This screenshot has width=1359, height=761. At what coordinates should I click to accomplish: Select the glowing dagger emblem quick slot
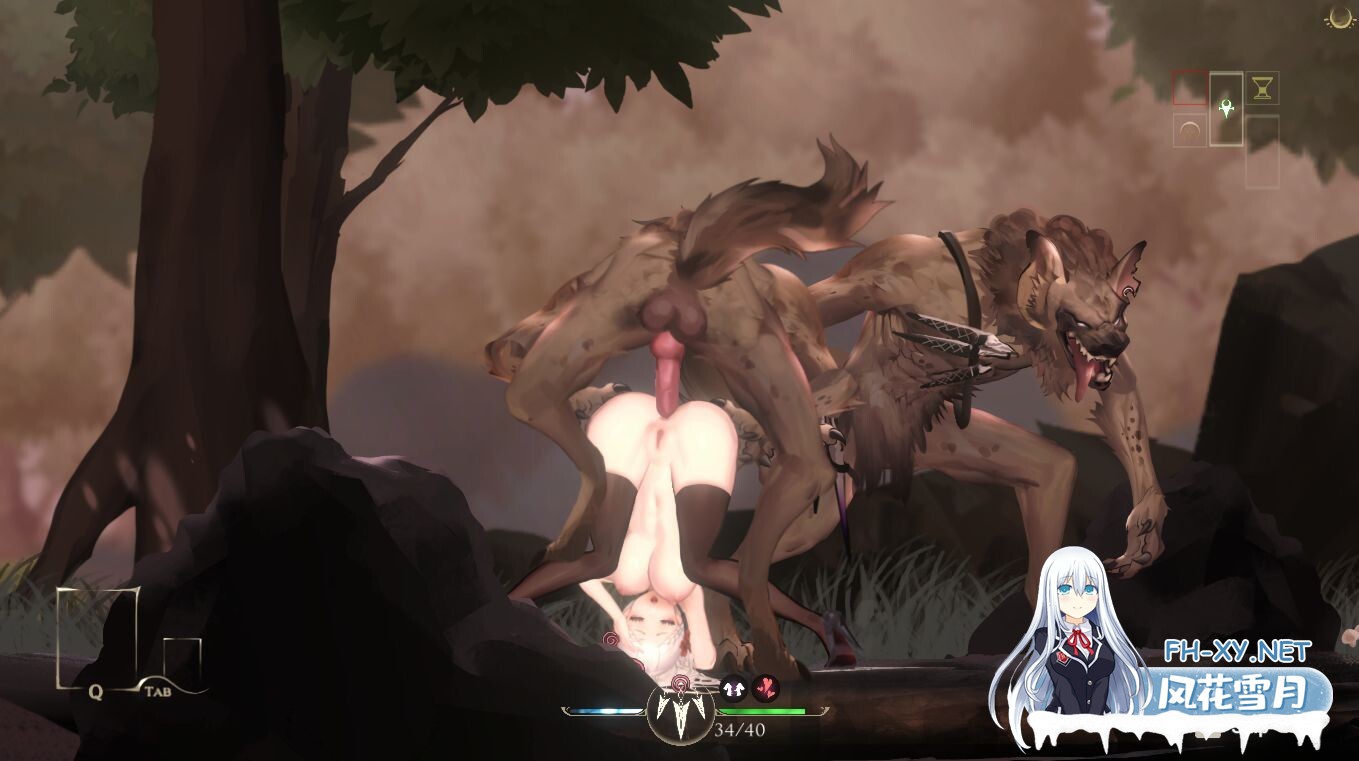point(1226,109)
